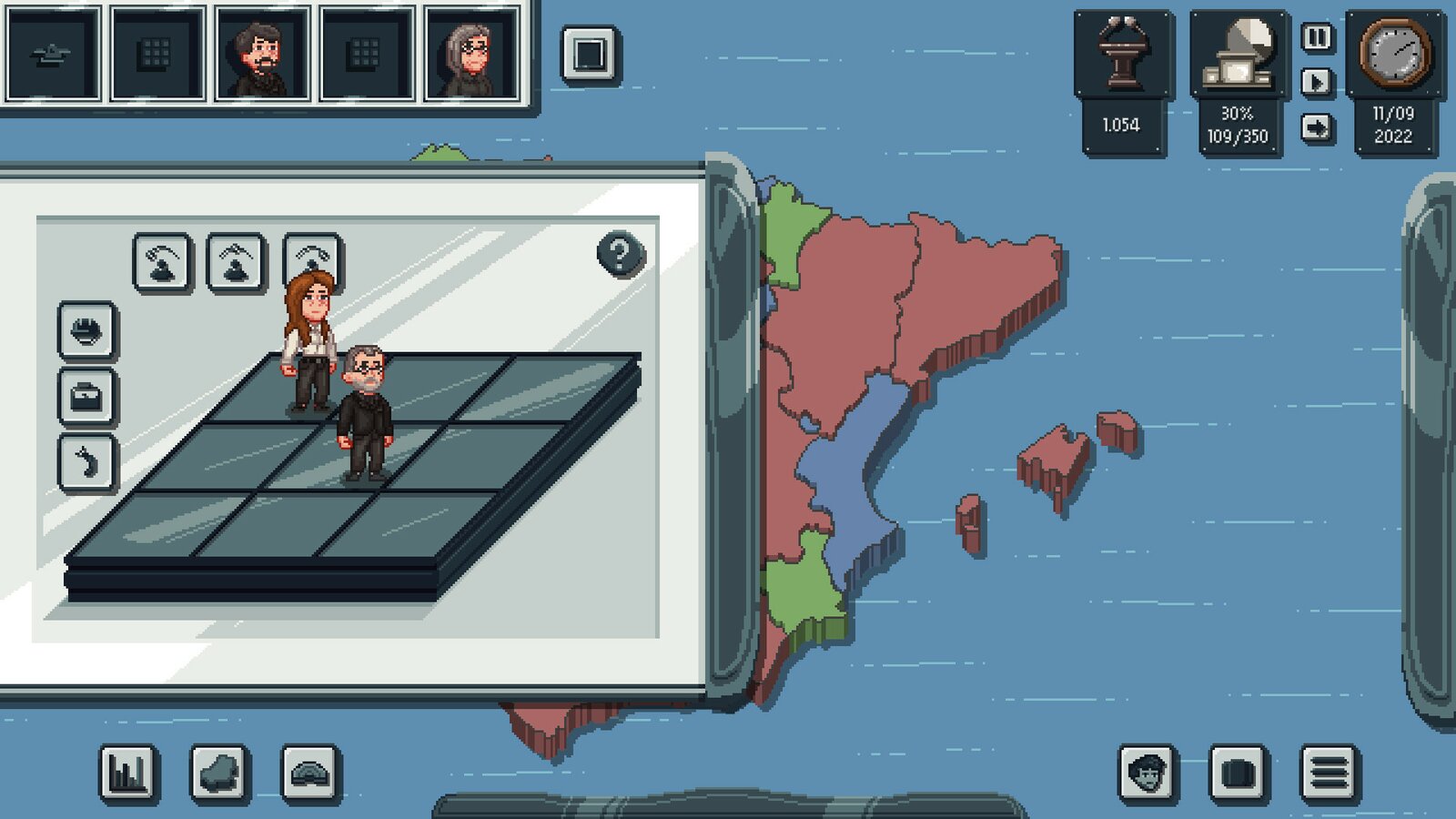Click the sickle icon button
The height and width of the screenshot is (819, 1456).
tap(87, 462)
